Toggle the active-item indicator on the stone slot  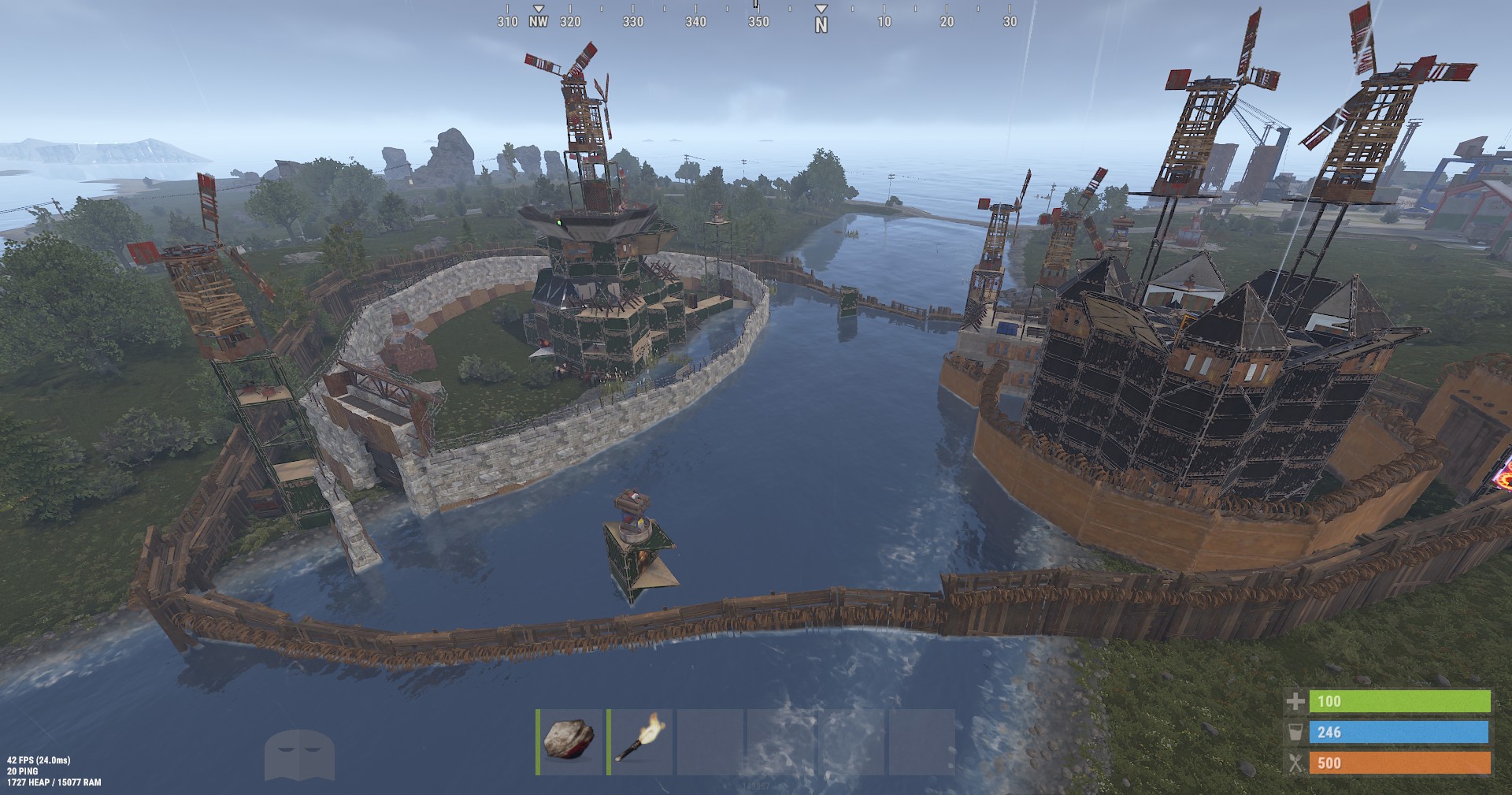[x=539, y=743]
